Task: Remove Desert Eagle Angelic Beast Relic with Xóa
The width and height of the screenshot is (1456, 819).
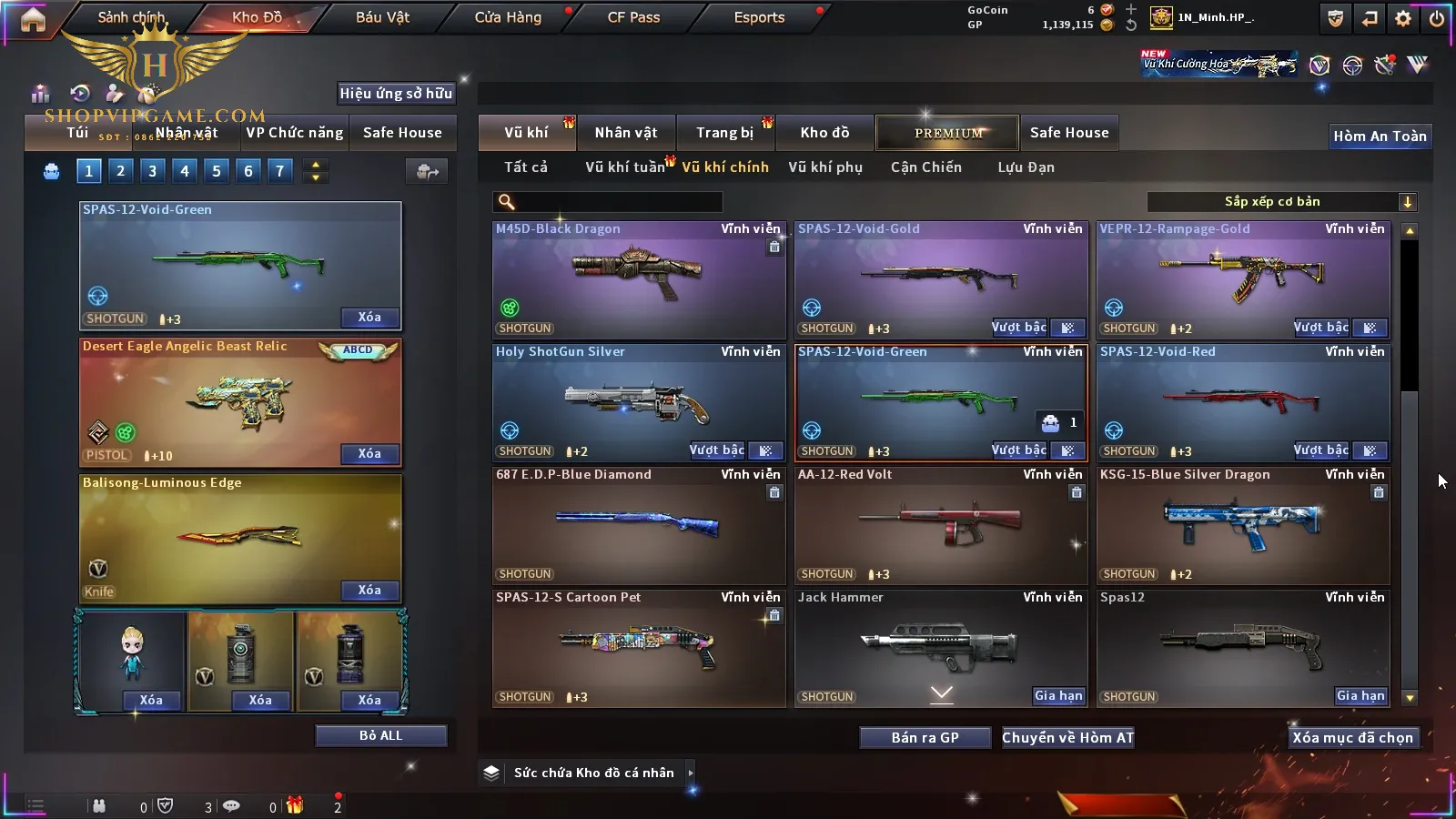Action: [369, 454]
